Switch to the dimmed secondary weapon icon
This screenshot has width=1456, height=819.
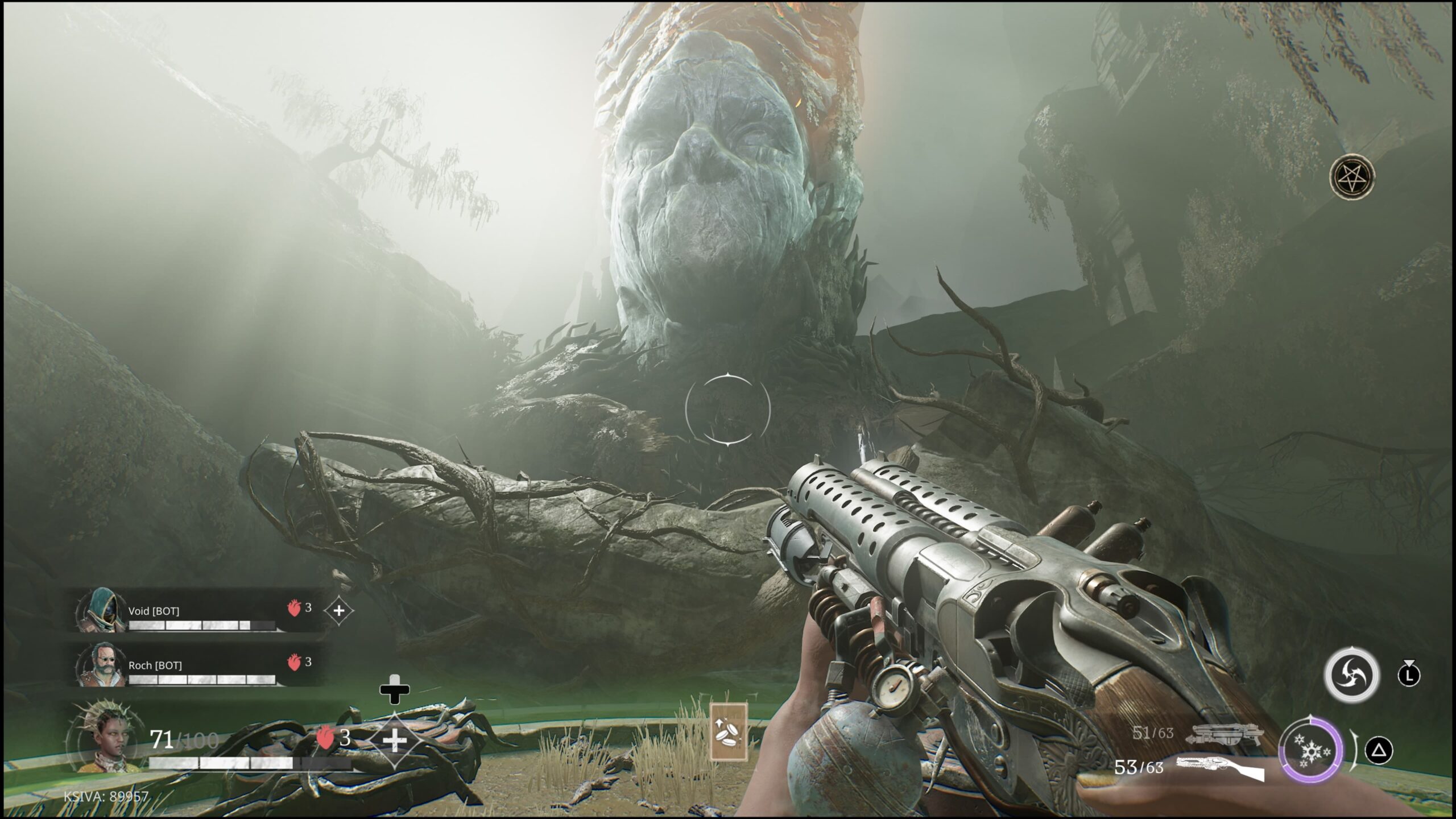coord(1225,735)
